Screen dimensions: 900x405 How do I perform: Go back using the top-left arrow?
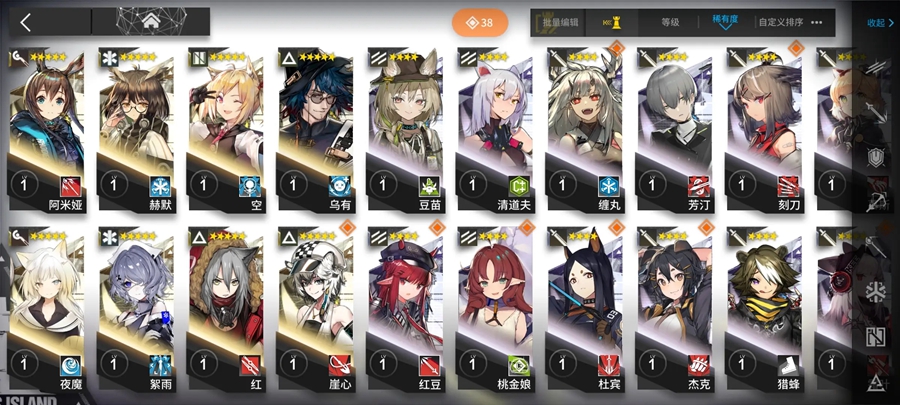coord(26,22)
